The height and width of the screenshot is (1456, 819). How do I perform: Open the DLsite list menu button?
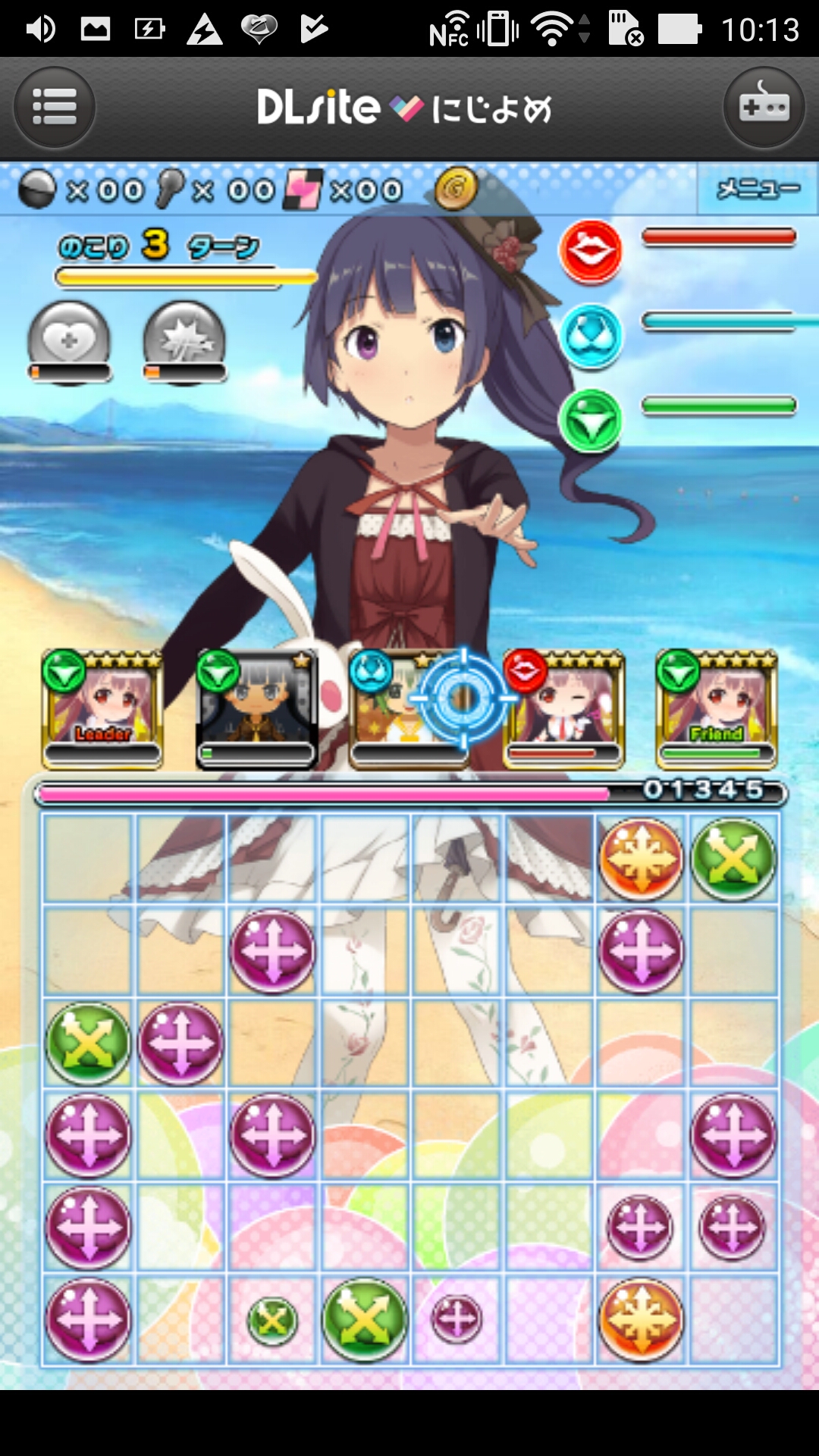click(55, 107)
